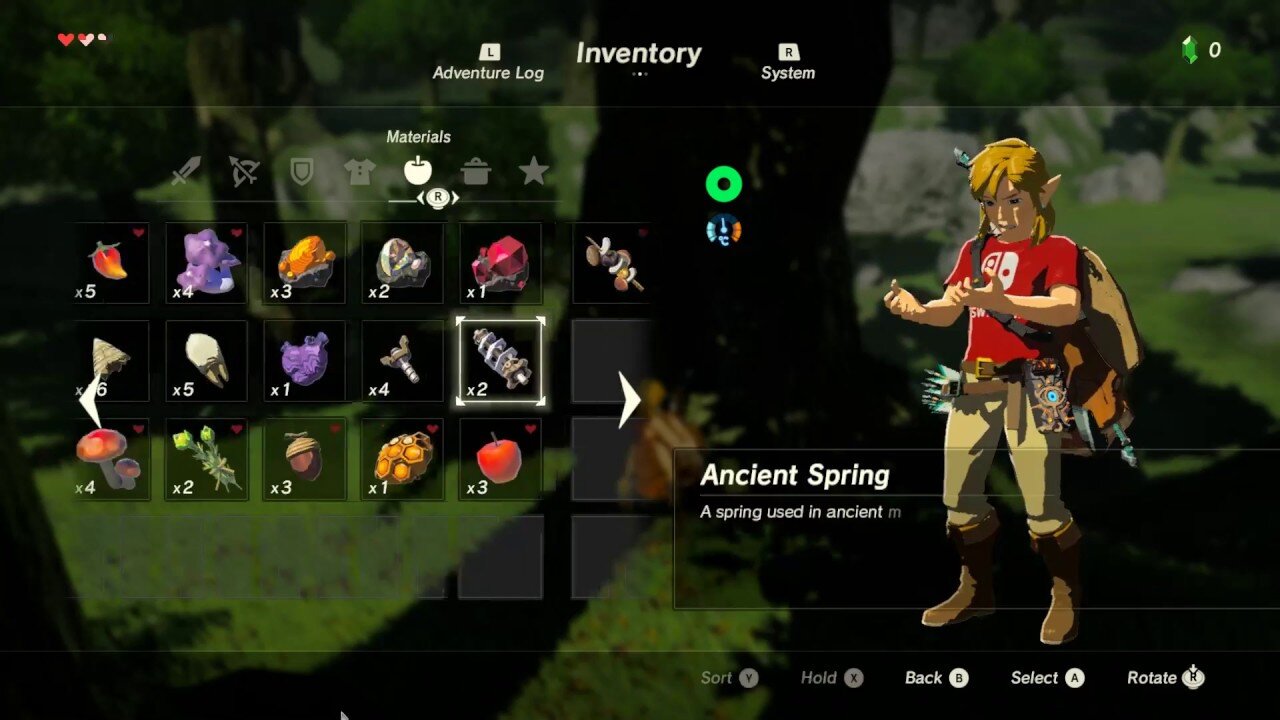The height and width of the screenshot is (720, 1280).
Task: Open the bow and arrows category
Action: click(x=244, y=171)
